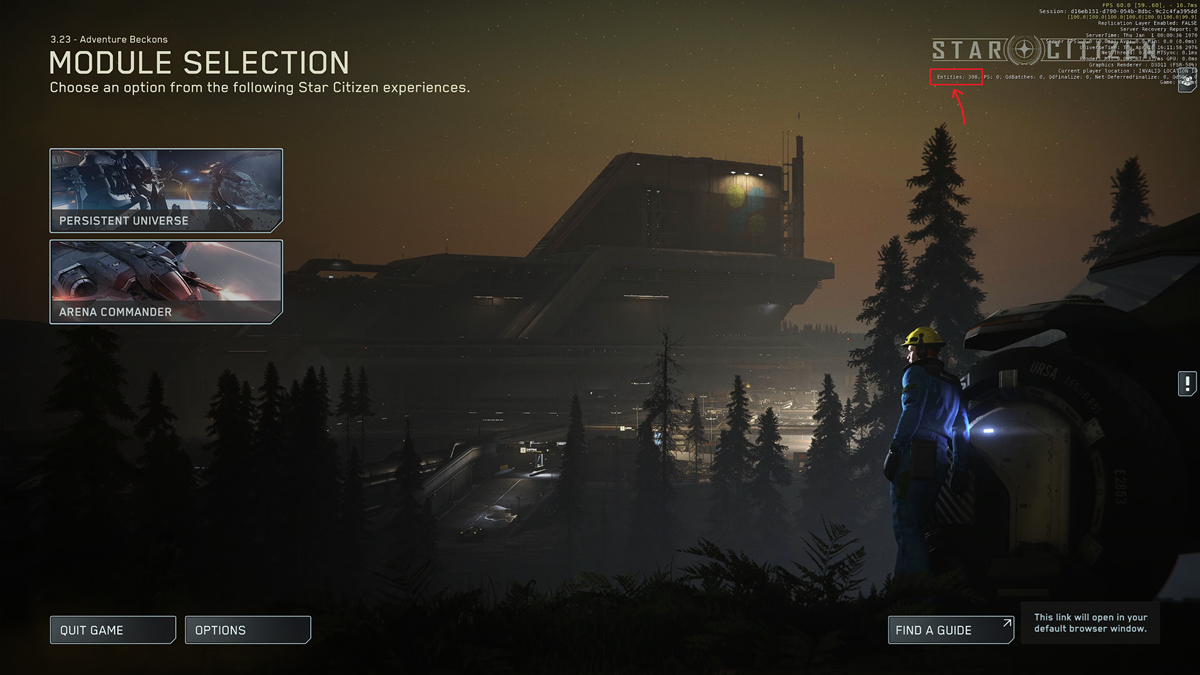This screenshot has width=1200, height=675.
Task: Open the Find a Guide link
Action: coord(950,630)
